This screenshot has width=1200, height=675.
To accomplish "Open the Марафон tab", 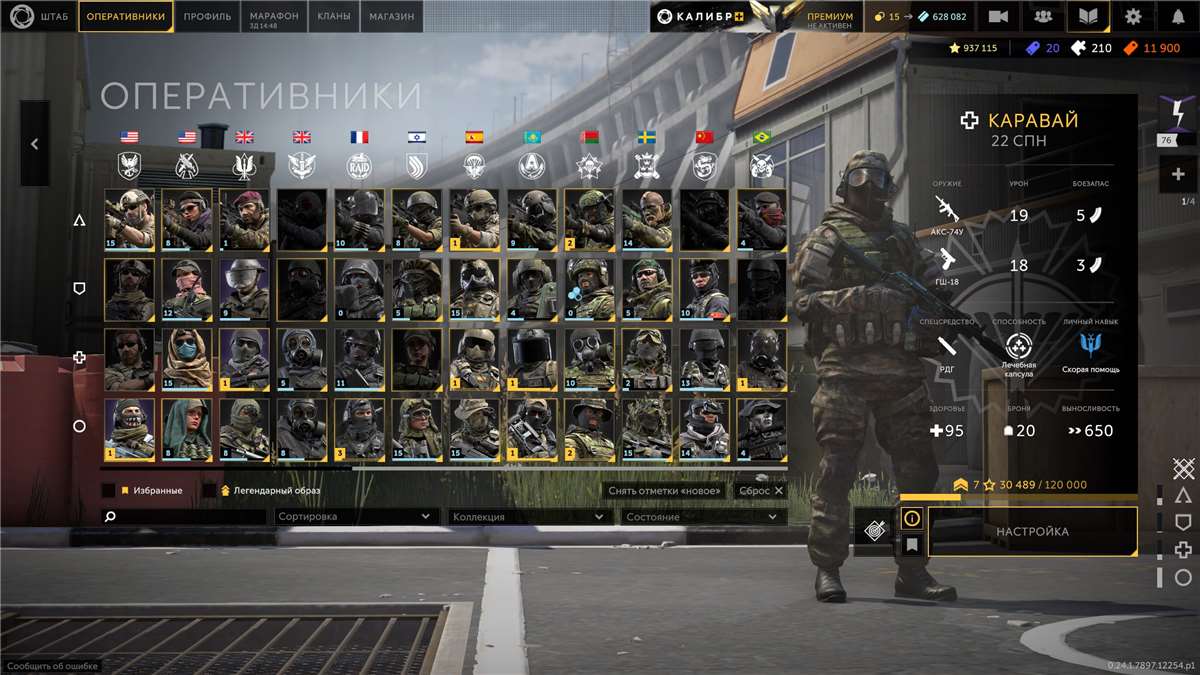I will [274, 16].
